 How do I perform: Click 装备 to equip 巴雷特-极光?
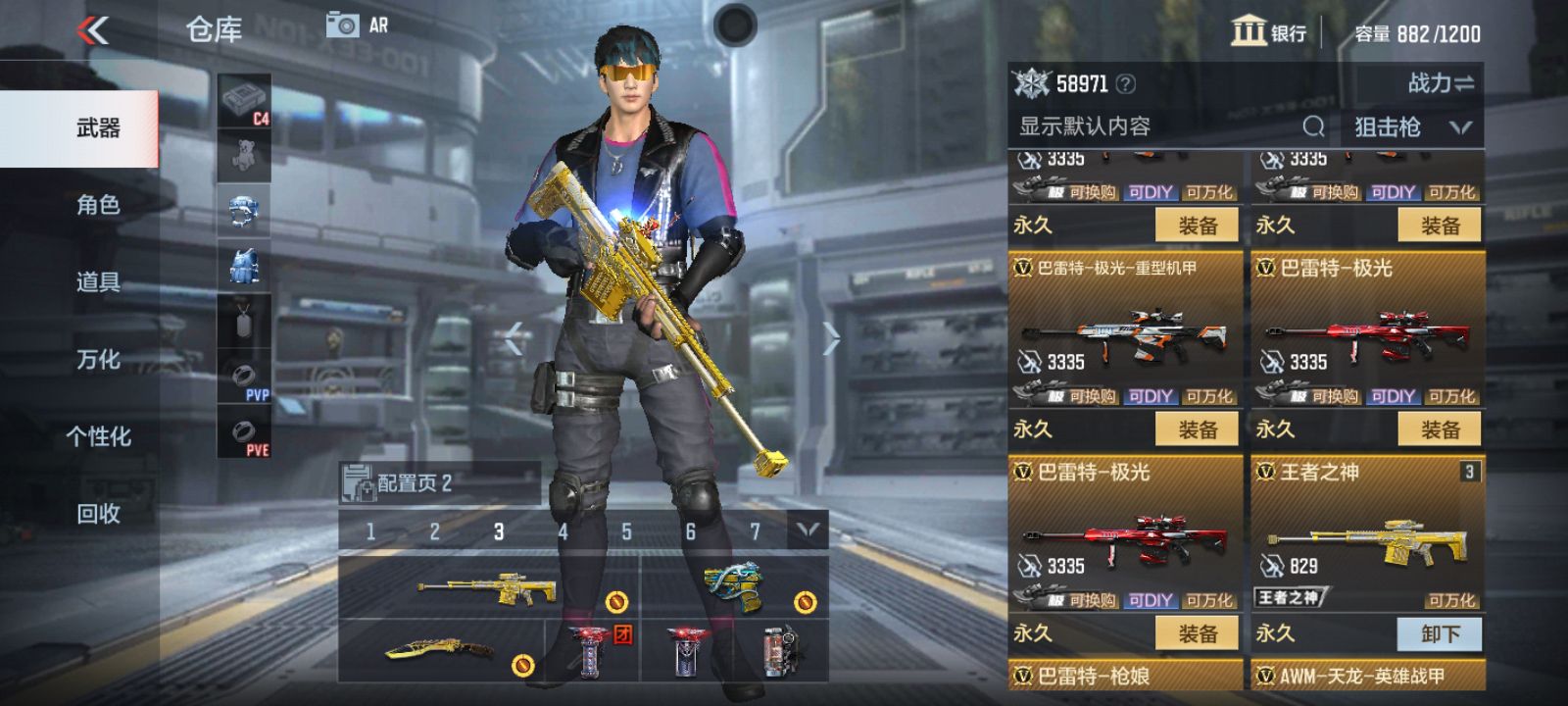(1442, 429)
